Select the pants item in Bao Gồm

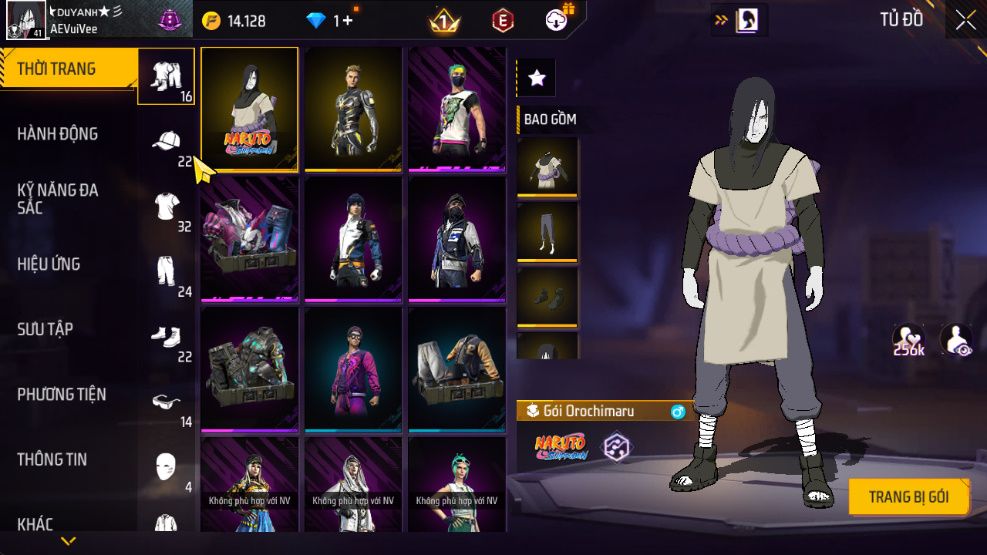tap(547, 232)
